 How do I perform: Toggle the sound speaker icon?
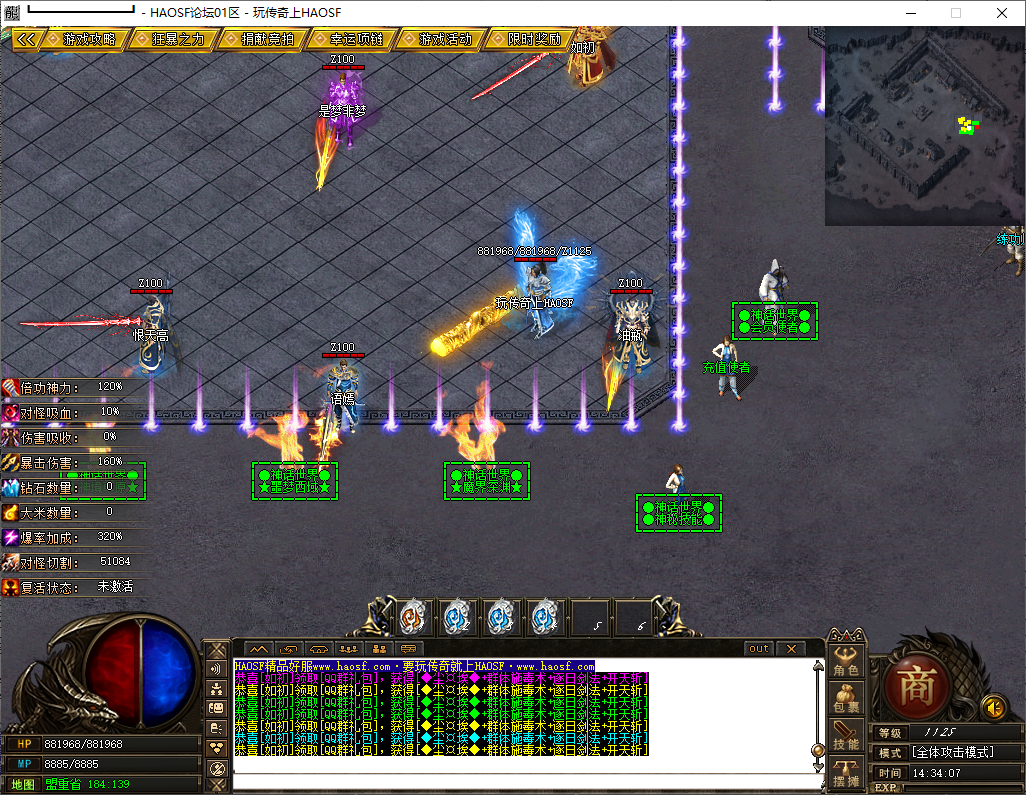(x=993, y=707)
